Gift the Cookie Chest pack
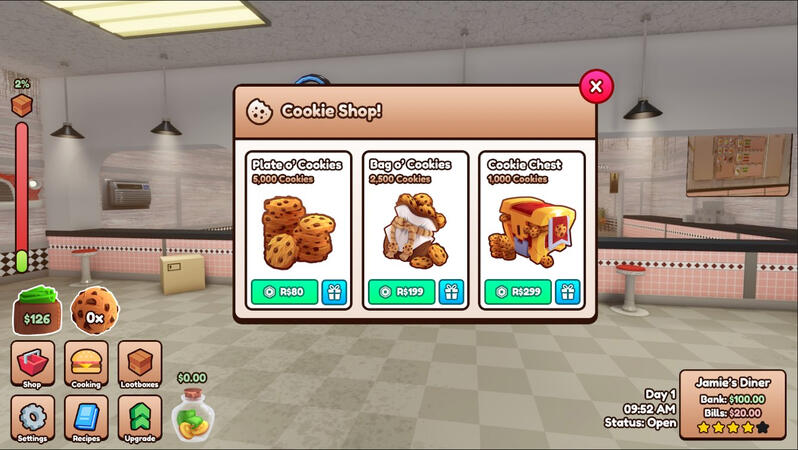 coord(567,292)
